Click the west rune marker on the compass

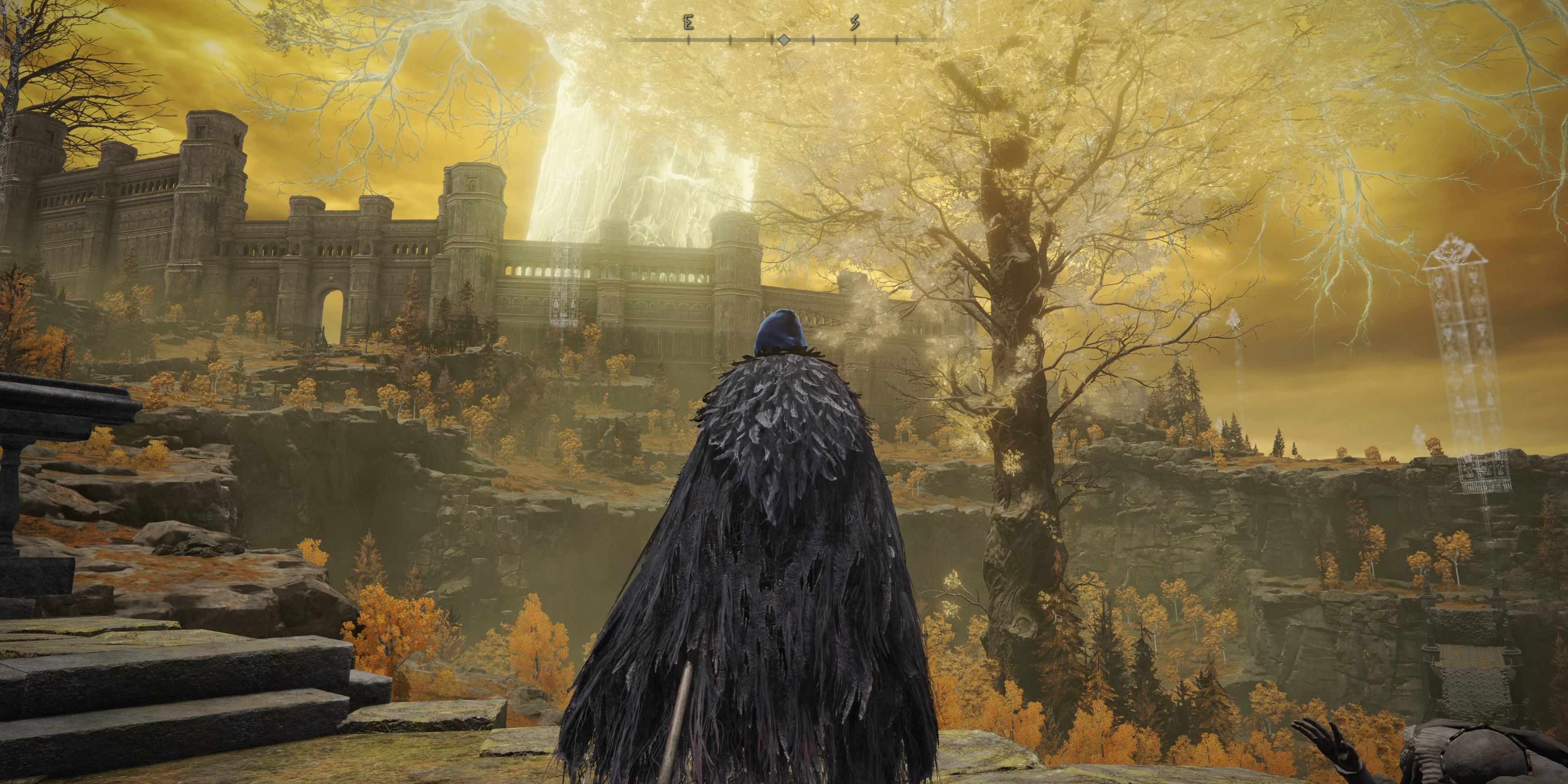pos(688,21)
